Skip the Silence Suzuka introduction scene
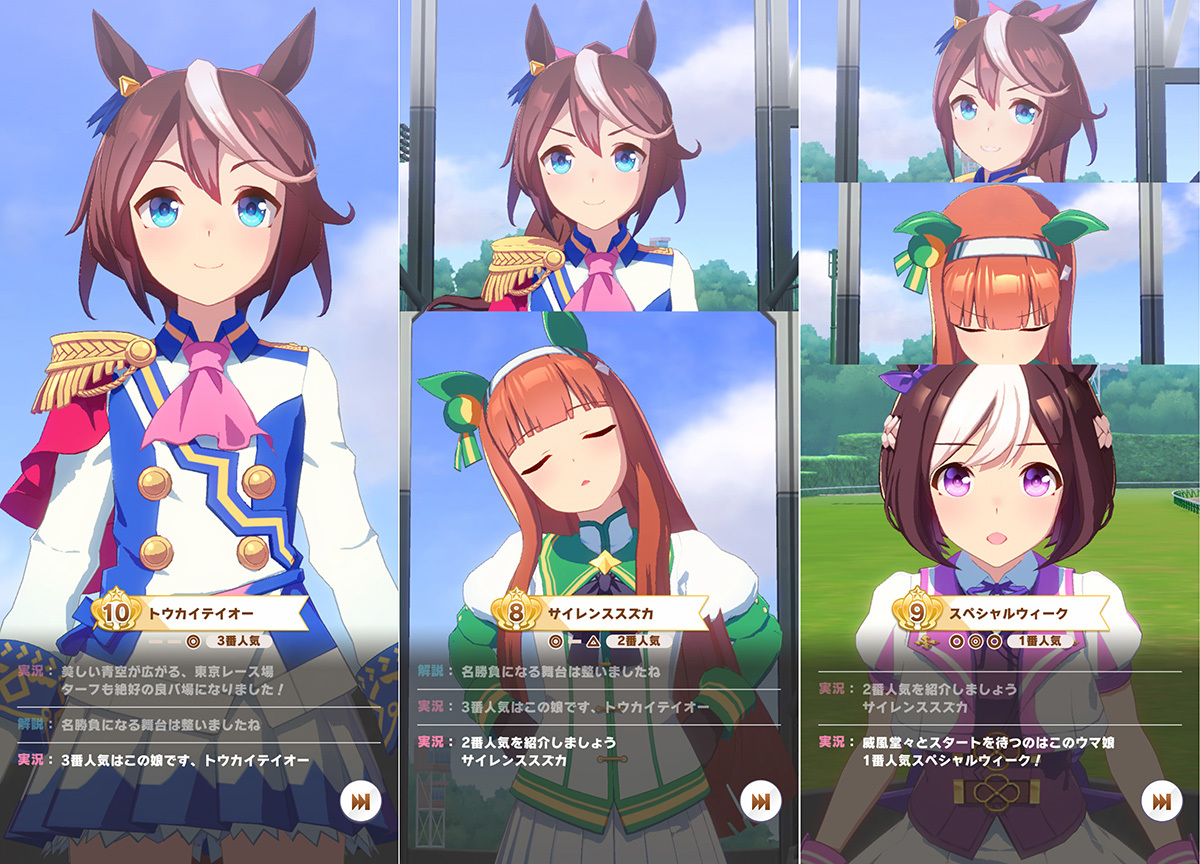 (760, 801)
